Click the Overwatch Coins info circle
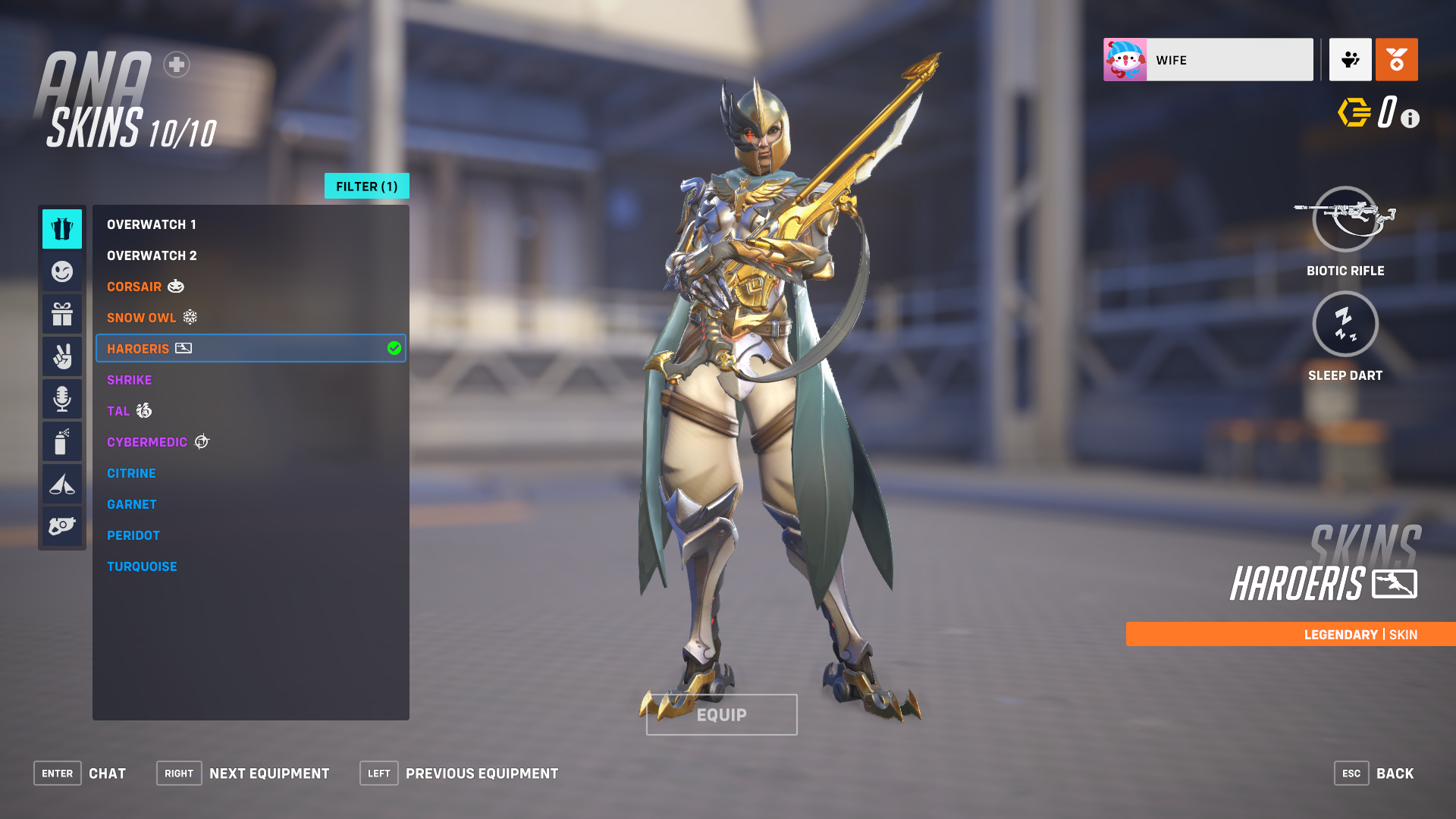Viewport: 1456px width, 819px height. (1410, 118)
